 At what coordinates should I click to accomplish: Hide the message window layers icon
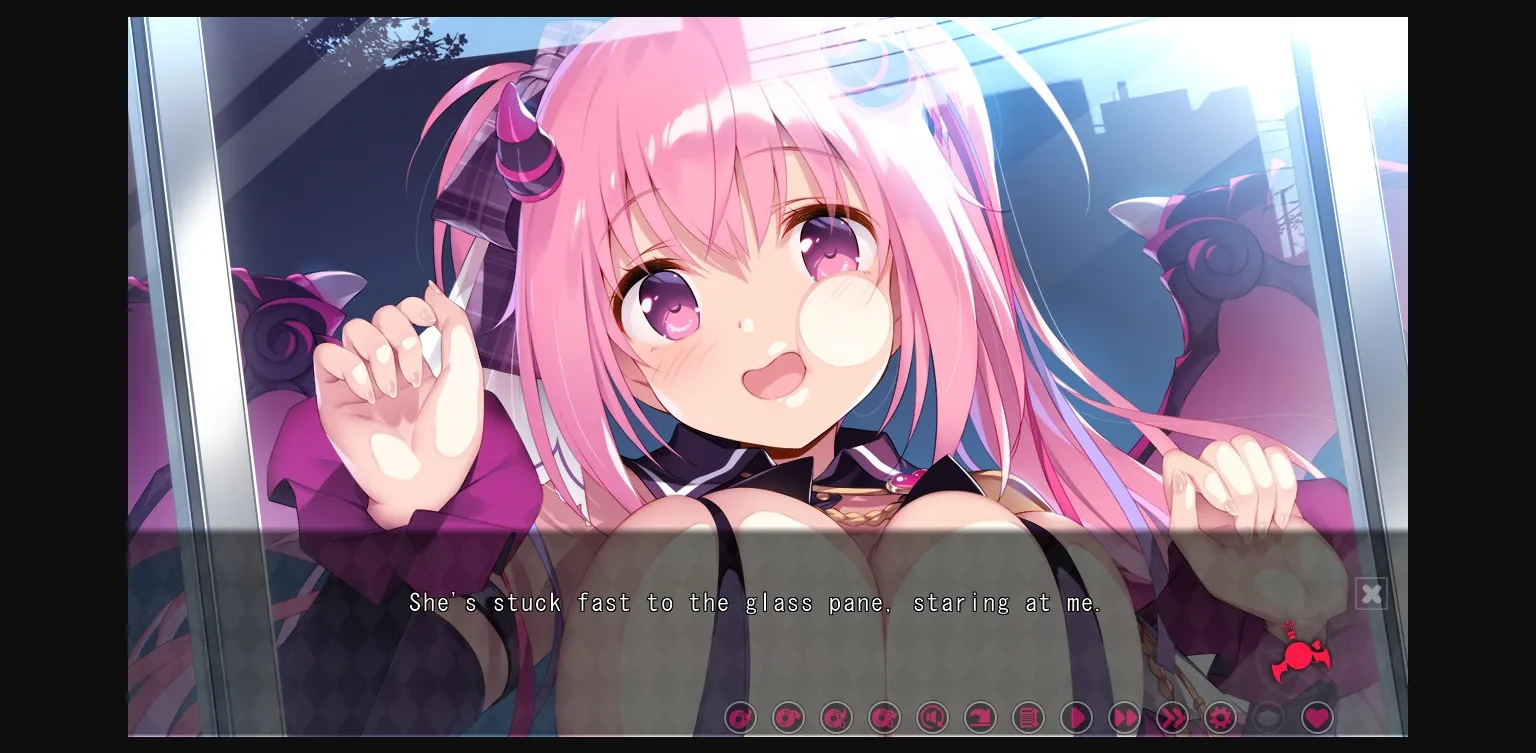pyautogui.click(x=1268, y=717)
